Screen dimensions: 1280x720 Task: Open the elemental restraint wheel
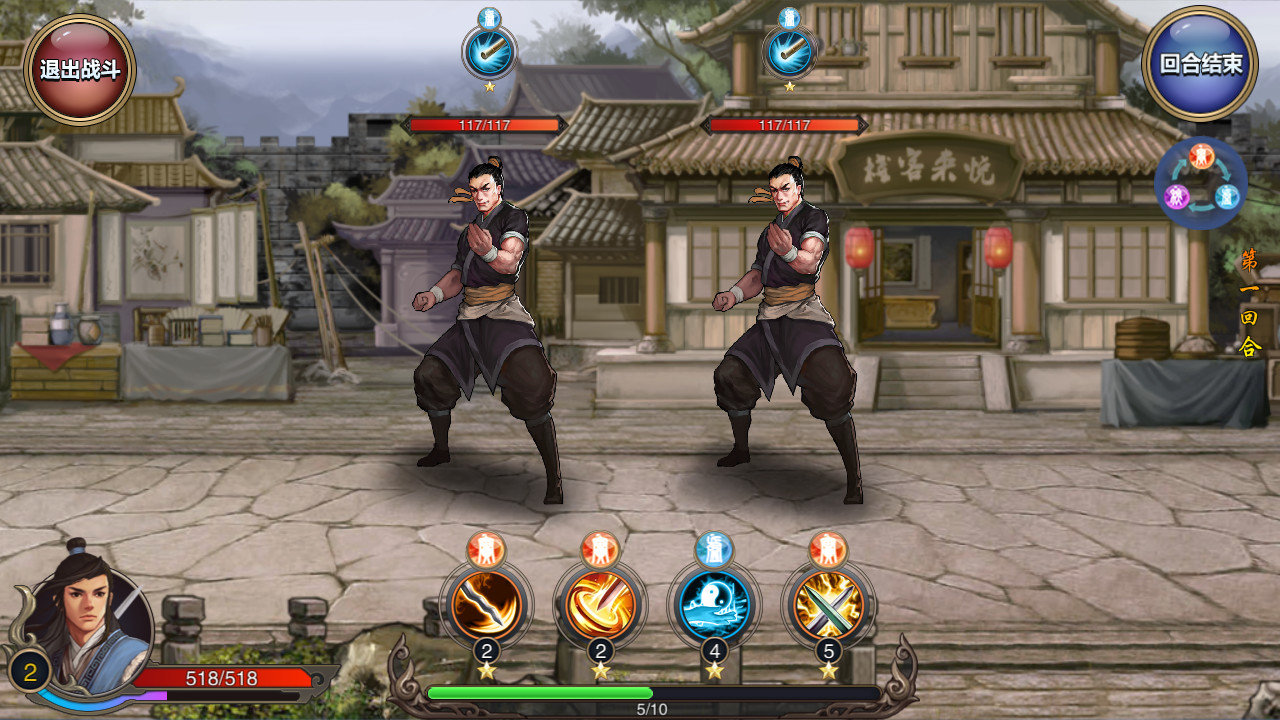(1201, 182)
